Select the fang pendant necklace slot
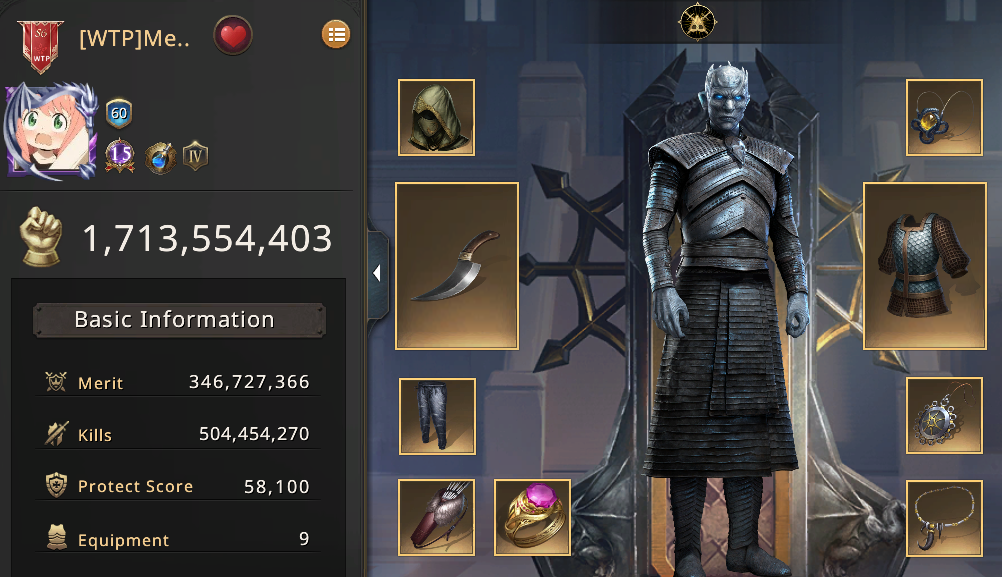This screenshot has height=577, width=1002. (944, 517)
